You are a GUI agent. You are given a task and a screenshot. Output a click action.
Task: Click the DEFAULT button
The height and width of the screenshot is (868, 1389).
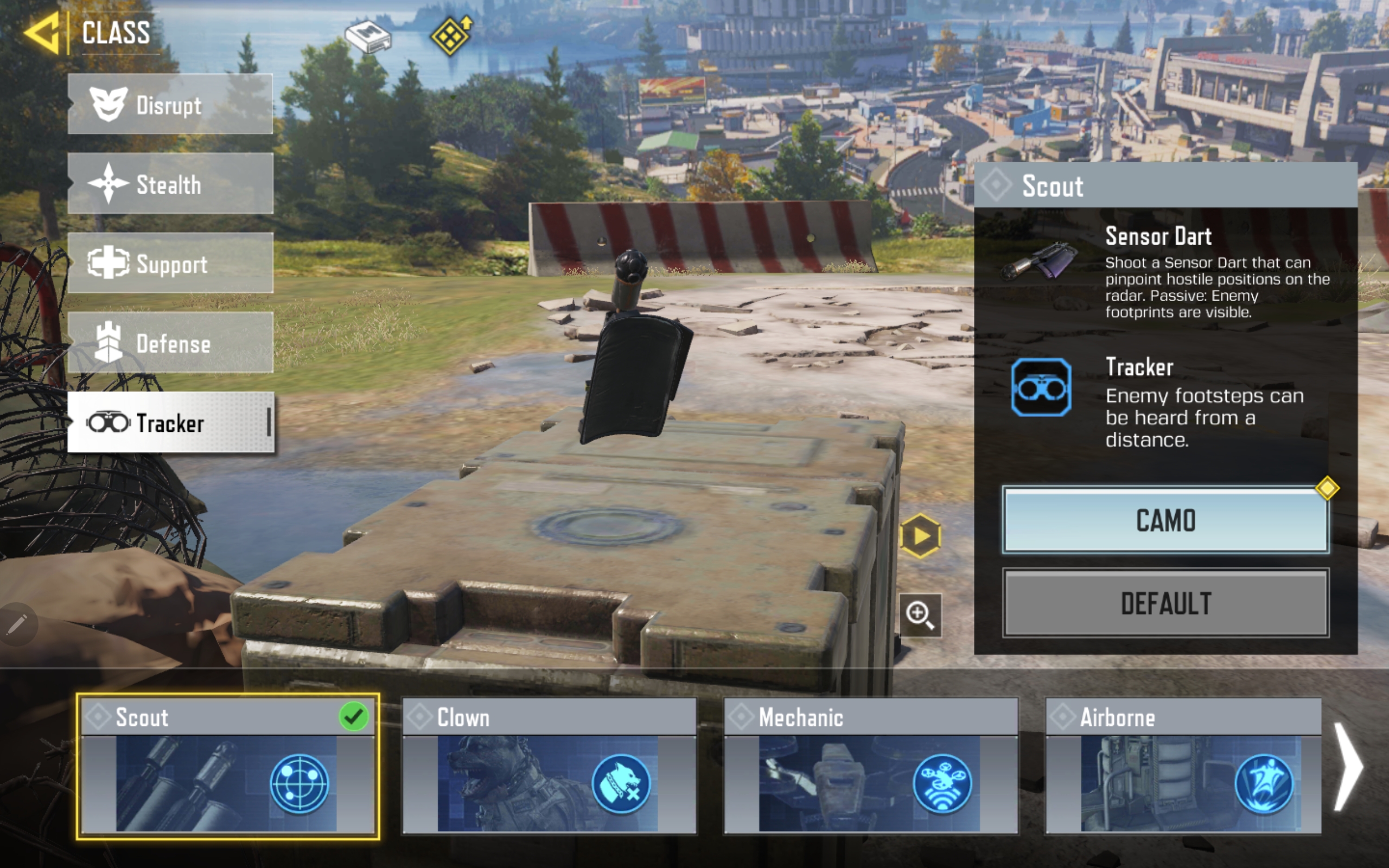pyautogui.click(x=1165, y=603)
